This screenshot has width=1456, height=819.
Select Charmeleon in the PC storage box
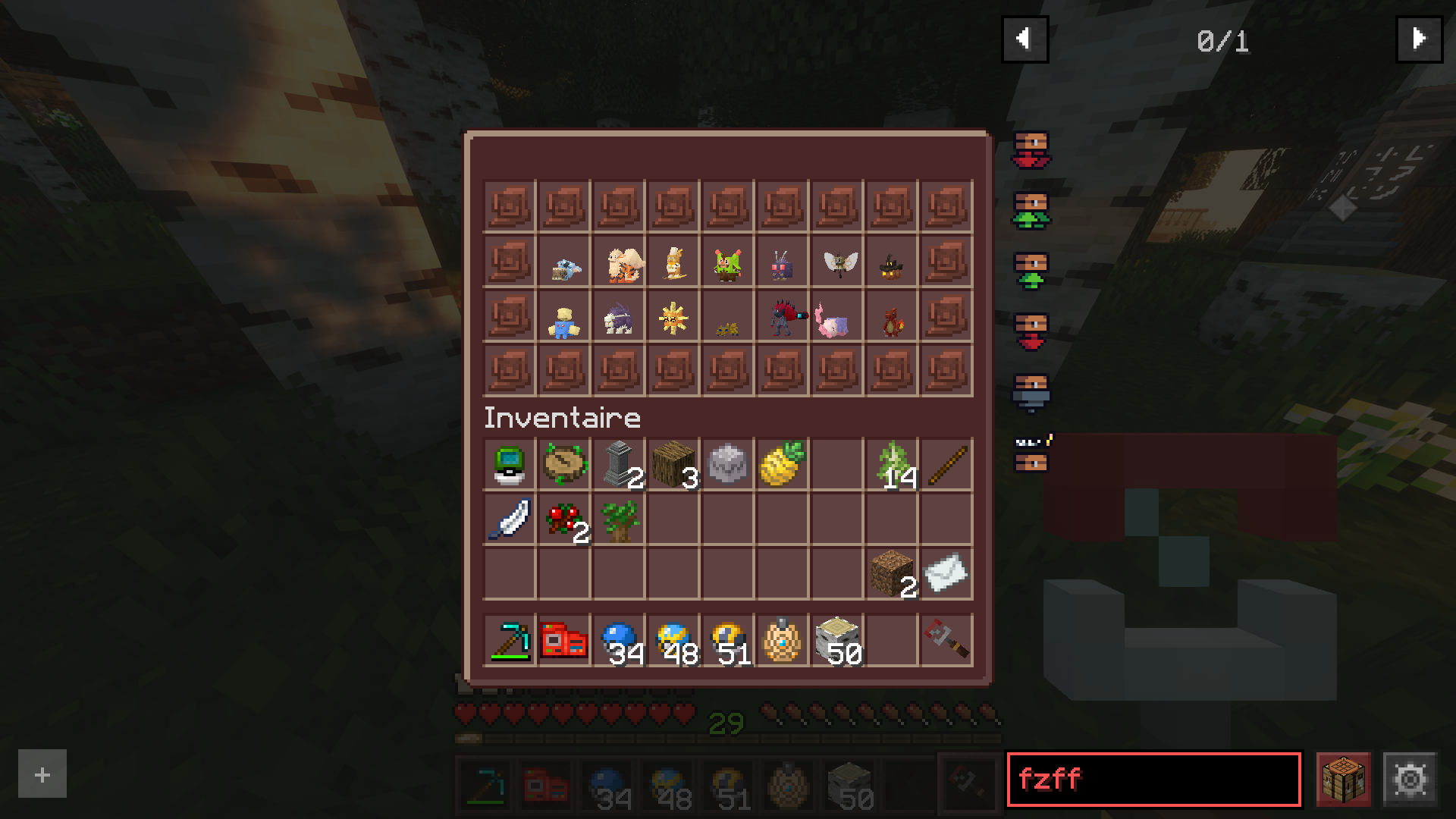click(893, 317)
